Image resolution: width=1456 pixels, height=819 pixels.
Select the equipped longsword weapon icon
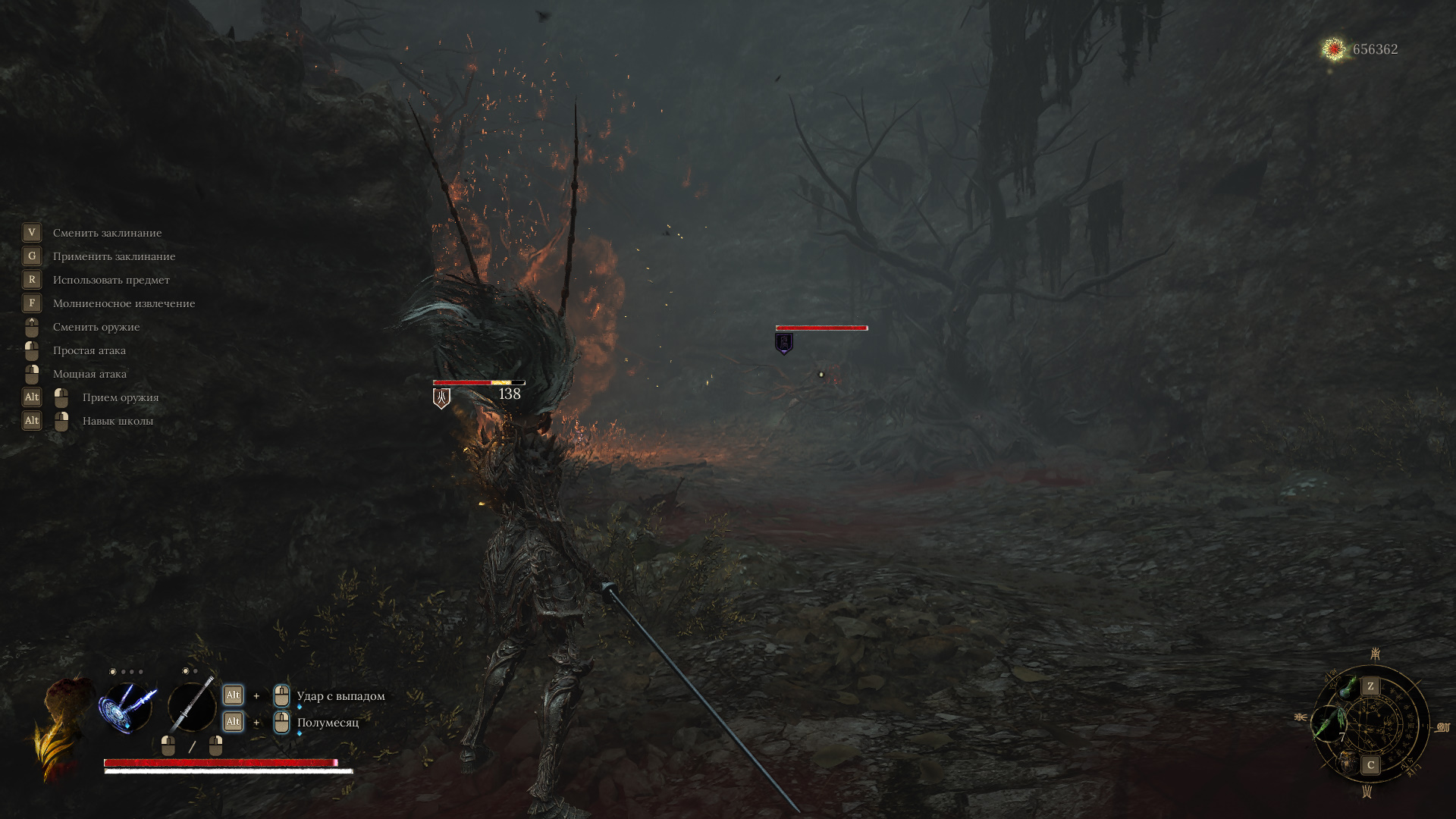click(192, 707)
